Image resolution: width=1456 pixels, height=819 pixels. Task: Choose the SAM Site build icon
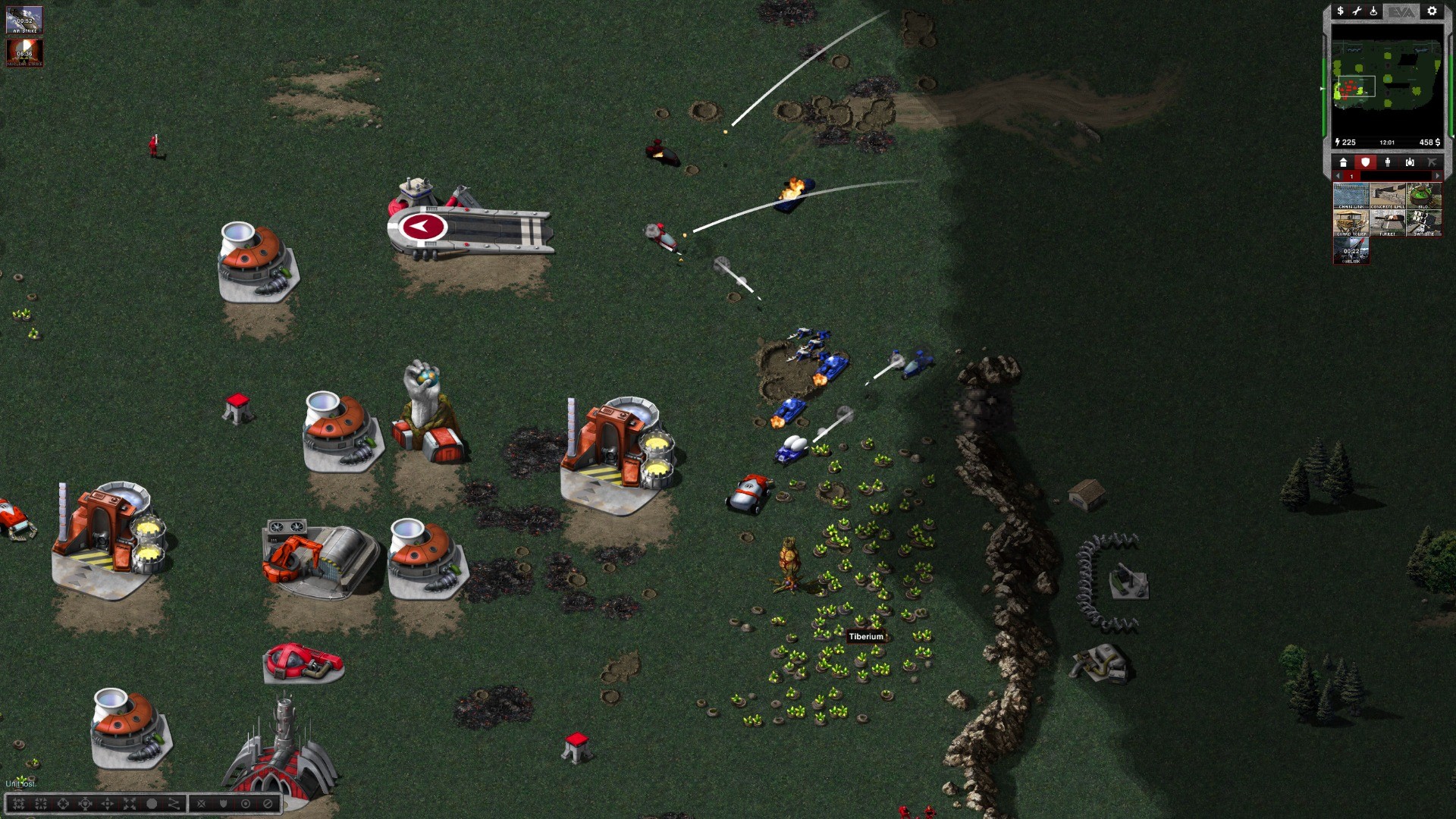[1423, 224]
